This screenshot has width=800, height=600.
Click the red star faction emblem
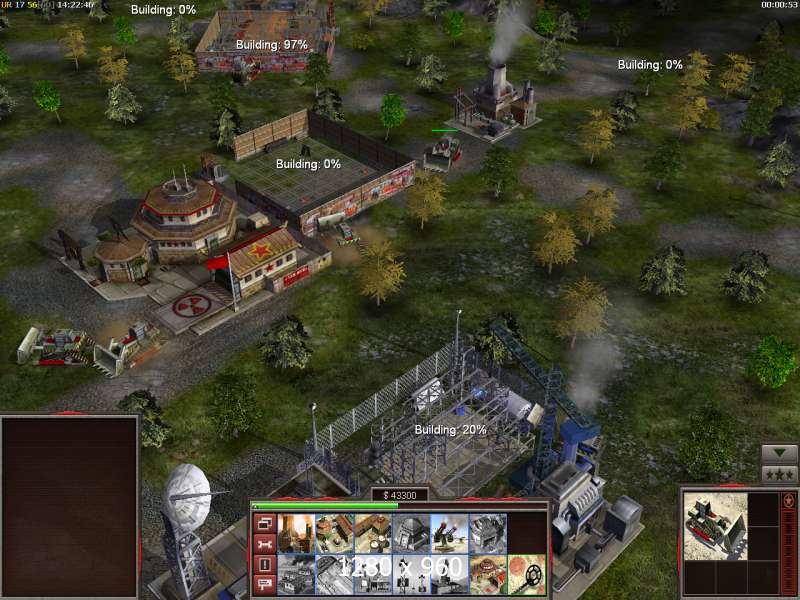[x=789, y=500]
